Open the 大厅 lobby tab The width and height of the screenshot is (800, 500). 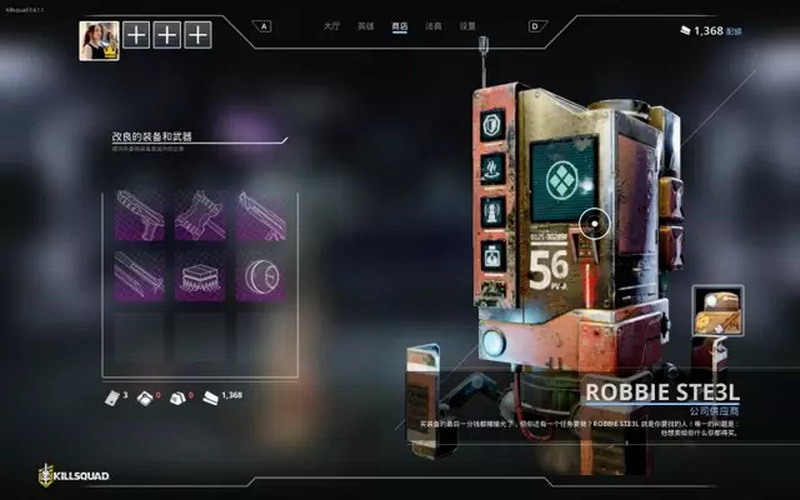(332, 26)
